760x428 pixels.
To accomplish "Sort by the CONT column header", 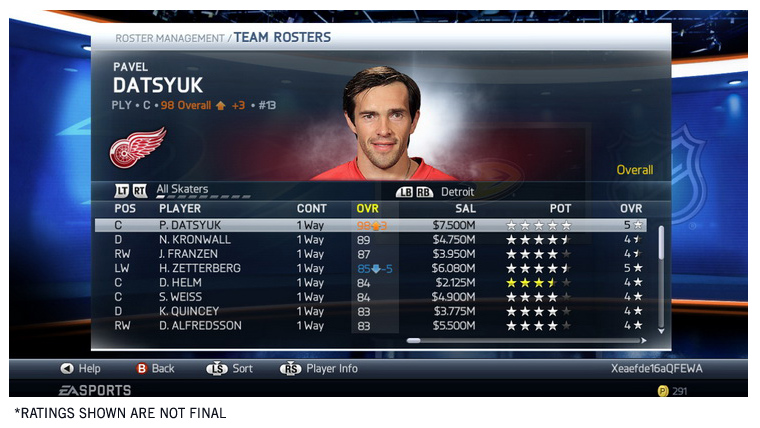I will click(x=311, y=208).
